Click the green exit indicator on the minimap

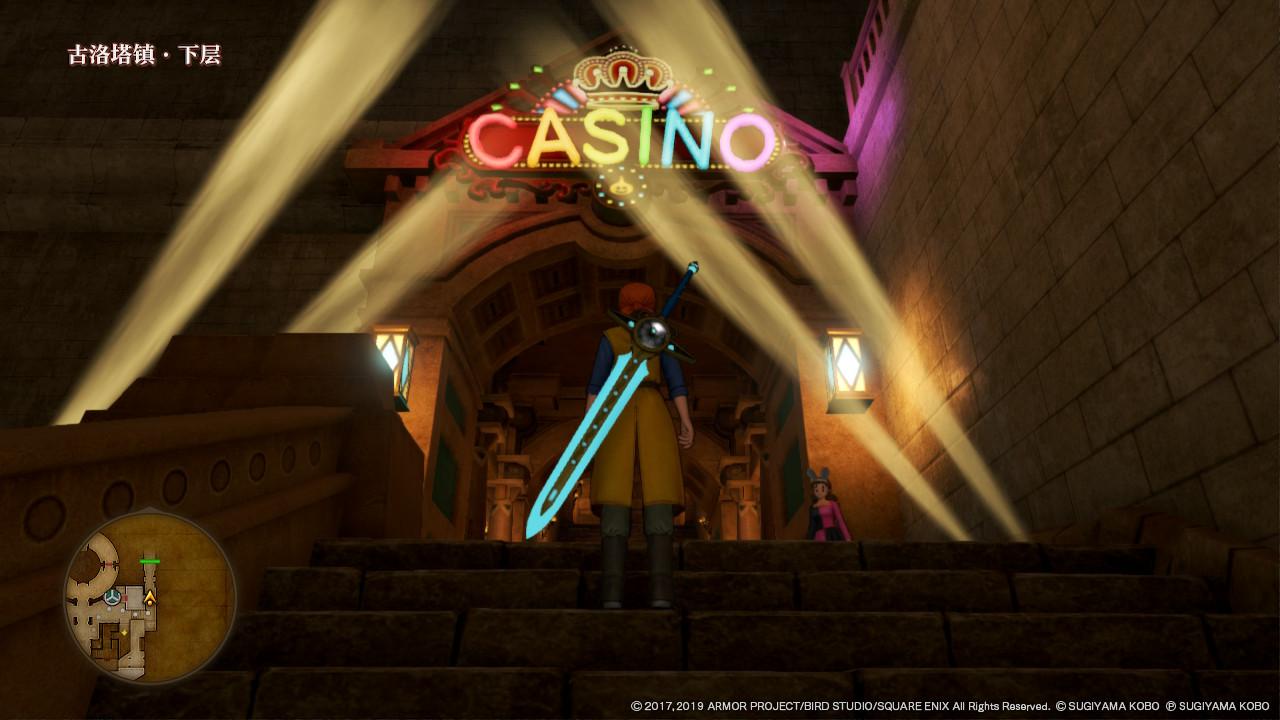point(150,561)
